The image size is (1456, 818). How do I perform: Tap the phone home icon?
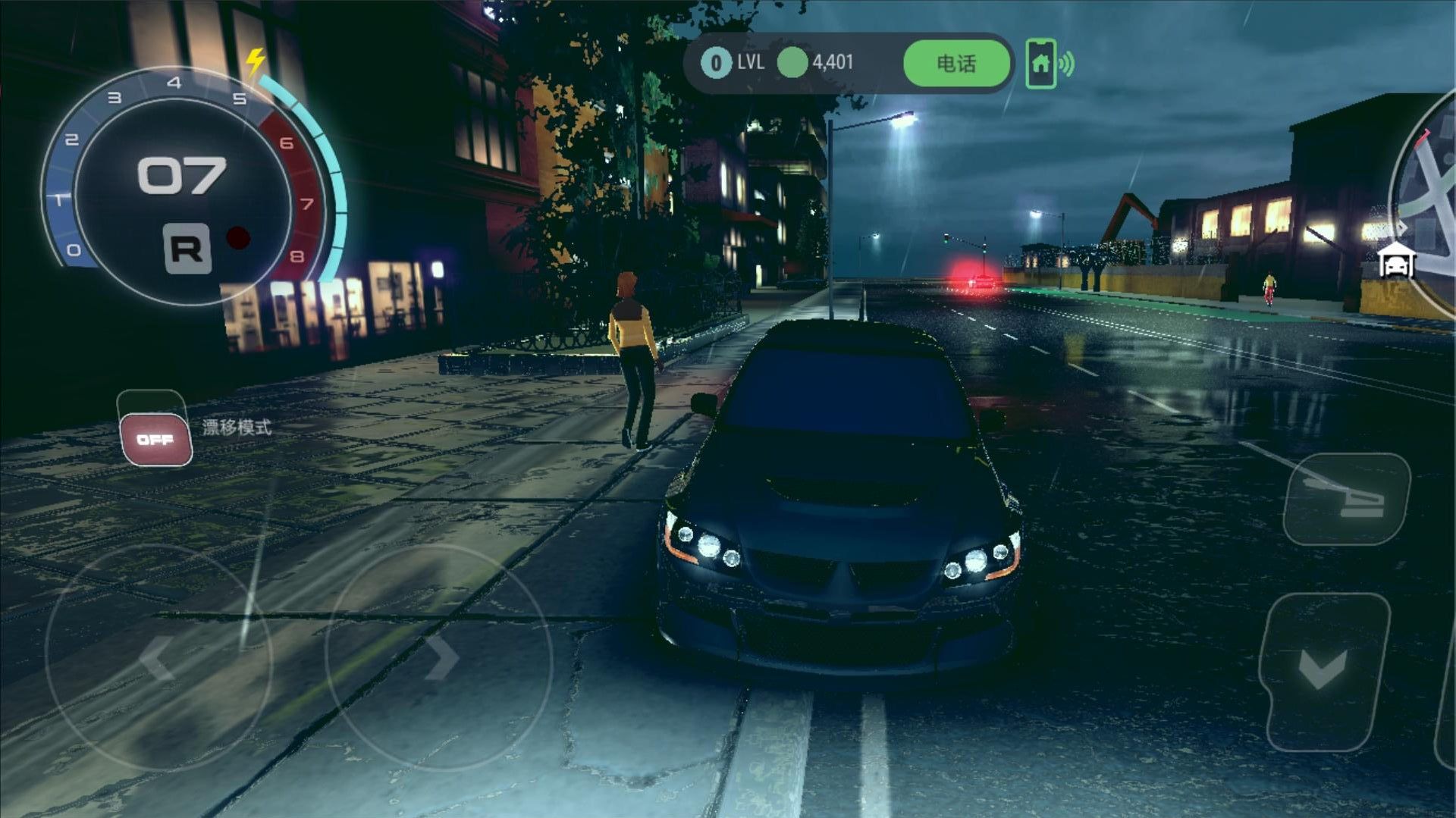tap(1040, 64)
